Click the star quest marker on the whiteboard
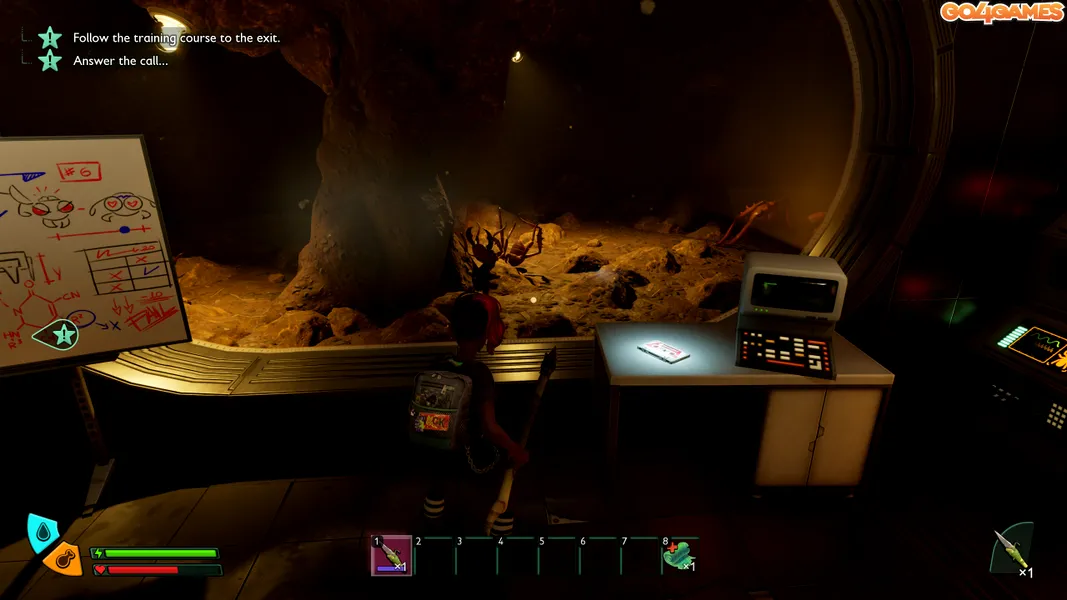 pyautogui.click(x=63, y=335)
